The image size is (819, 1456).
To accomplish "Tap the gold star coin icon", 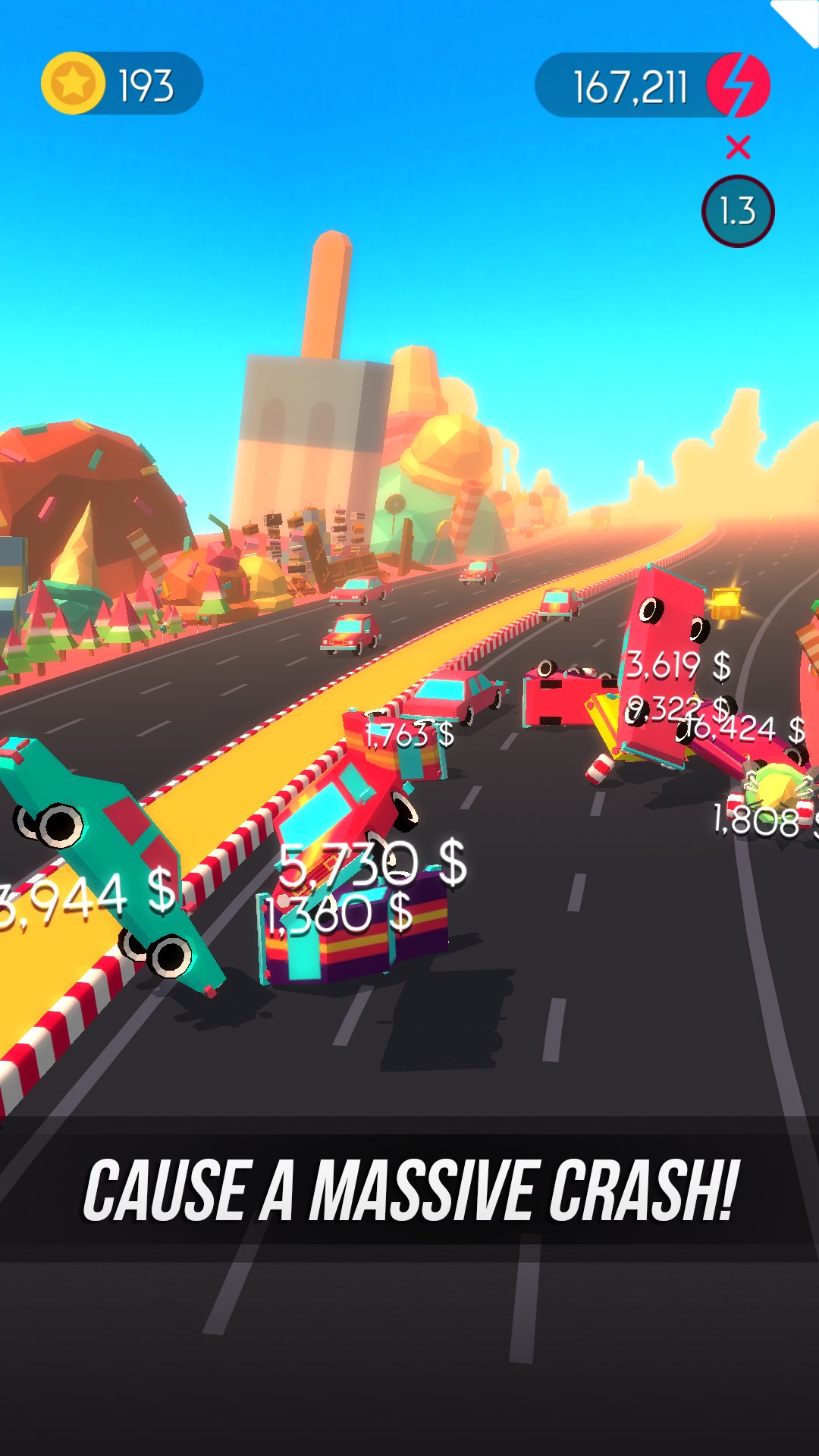I will click(x=73, y=83).
